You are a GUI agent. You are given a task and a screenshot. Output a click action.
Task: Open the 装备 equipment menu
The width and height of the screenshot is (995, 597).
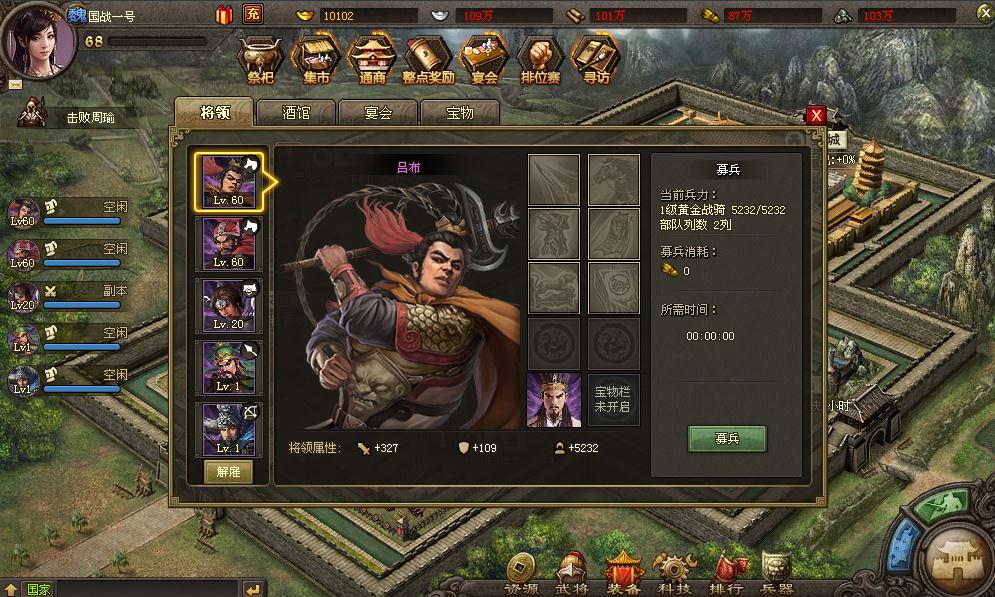click(x=623, y=574)
